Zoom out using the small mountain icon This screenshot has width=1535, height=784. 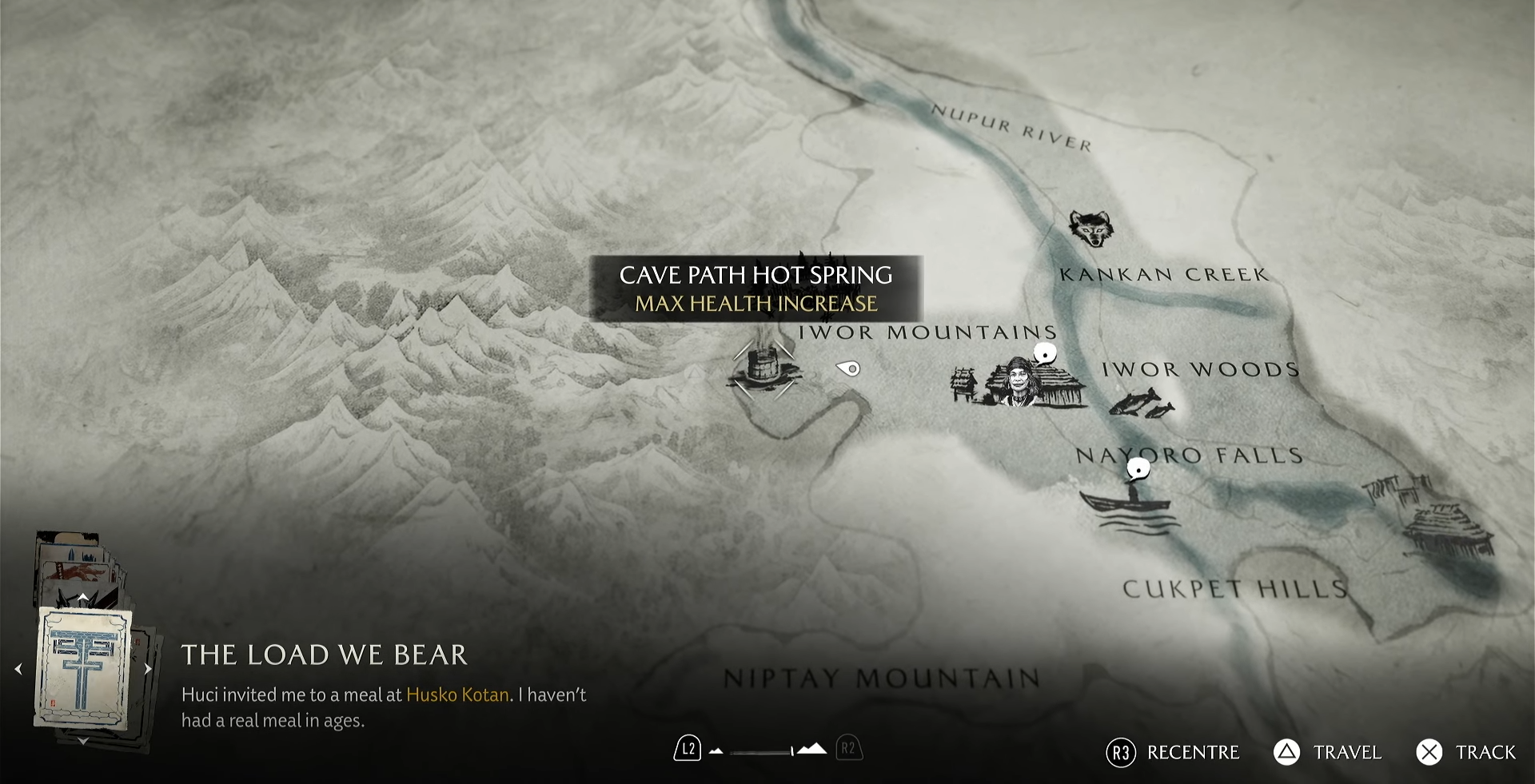(716, 751)
